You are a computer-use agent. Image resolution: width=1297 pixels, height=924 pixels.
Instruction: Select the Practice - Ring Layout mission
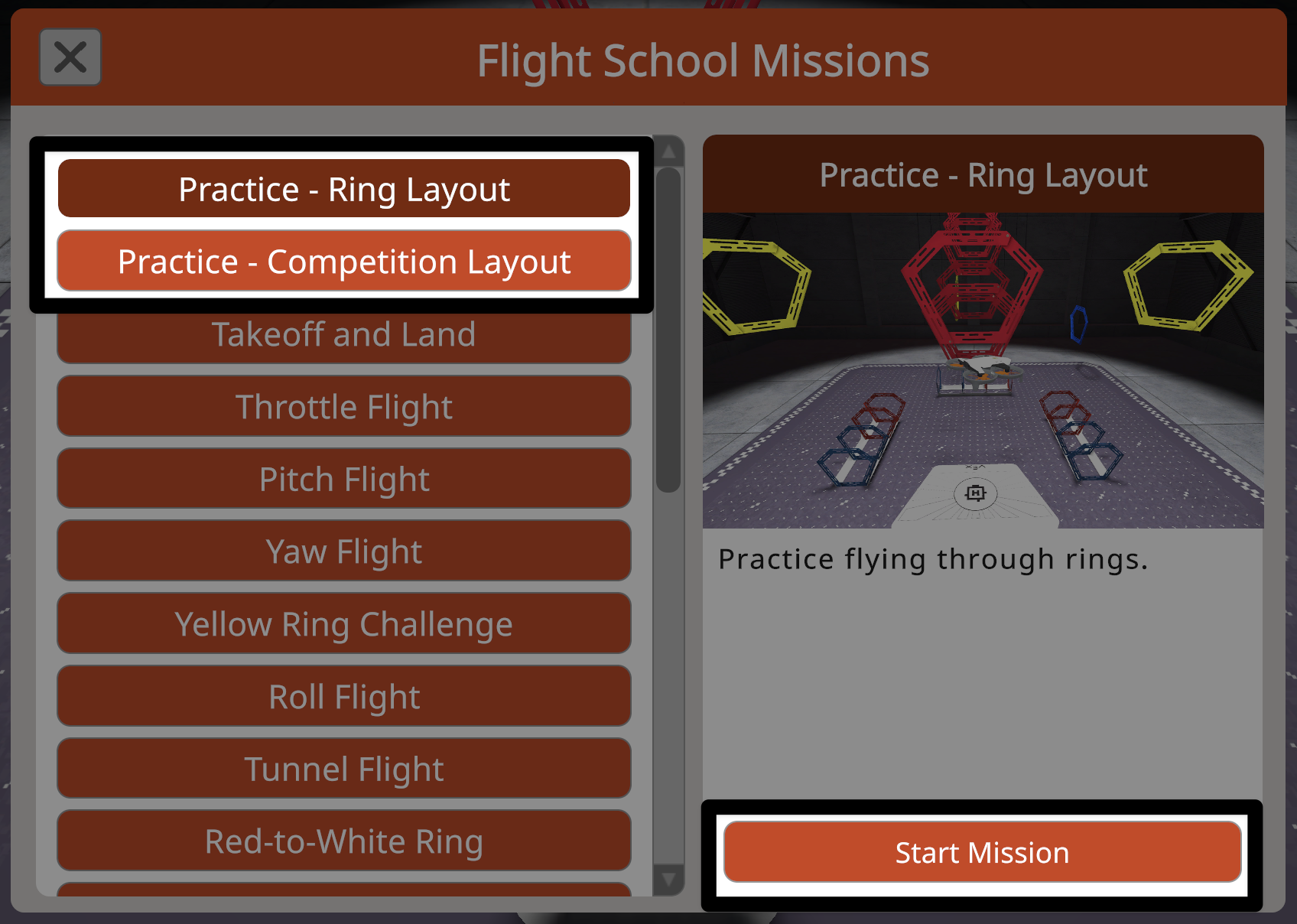[x=343, y=189]
